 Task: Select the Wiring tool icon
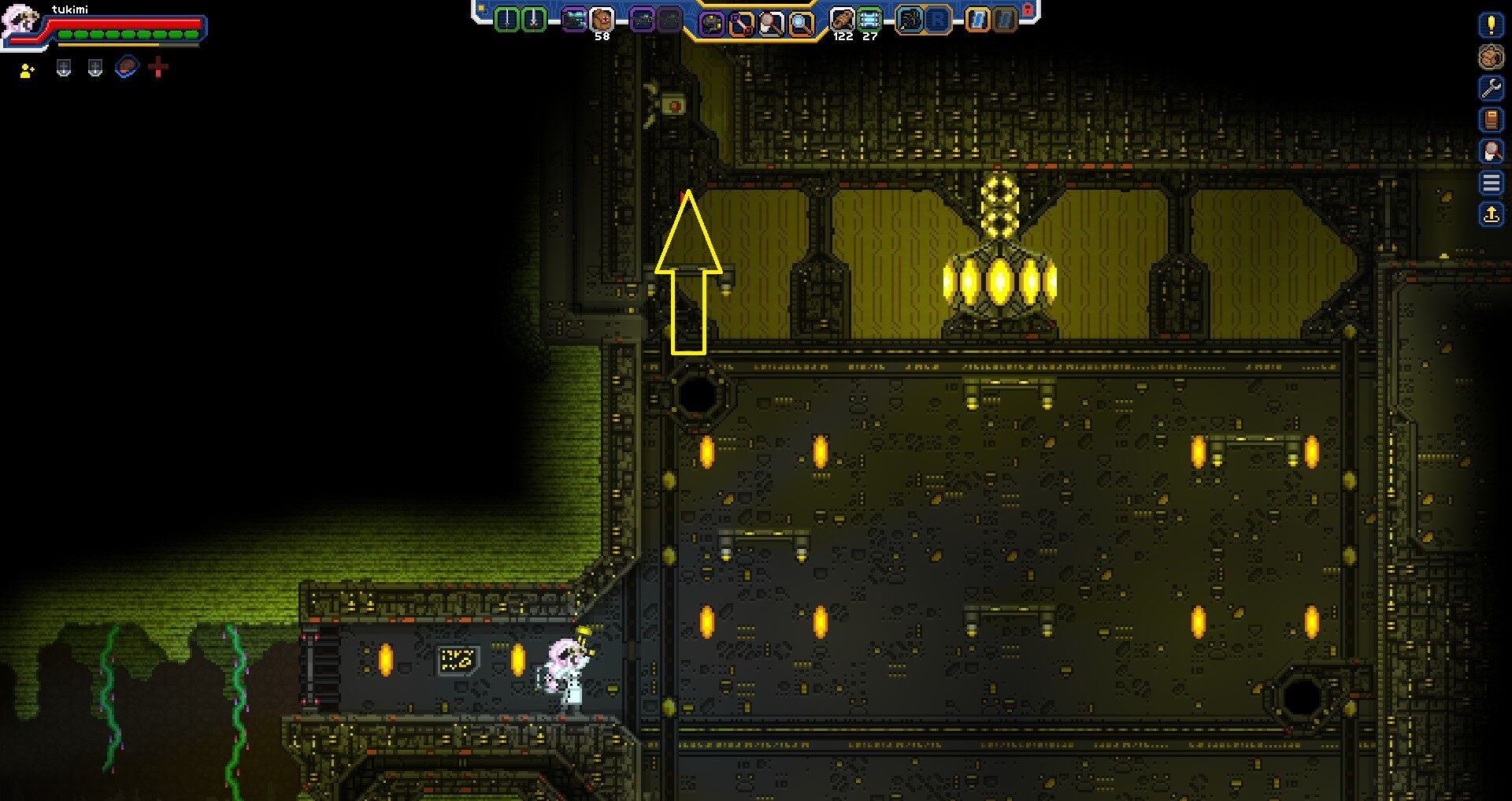tap(741, 21)
